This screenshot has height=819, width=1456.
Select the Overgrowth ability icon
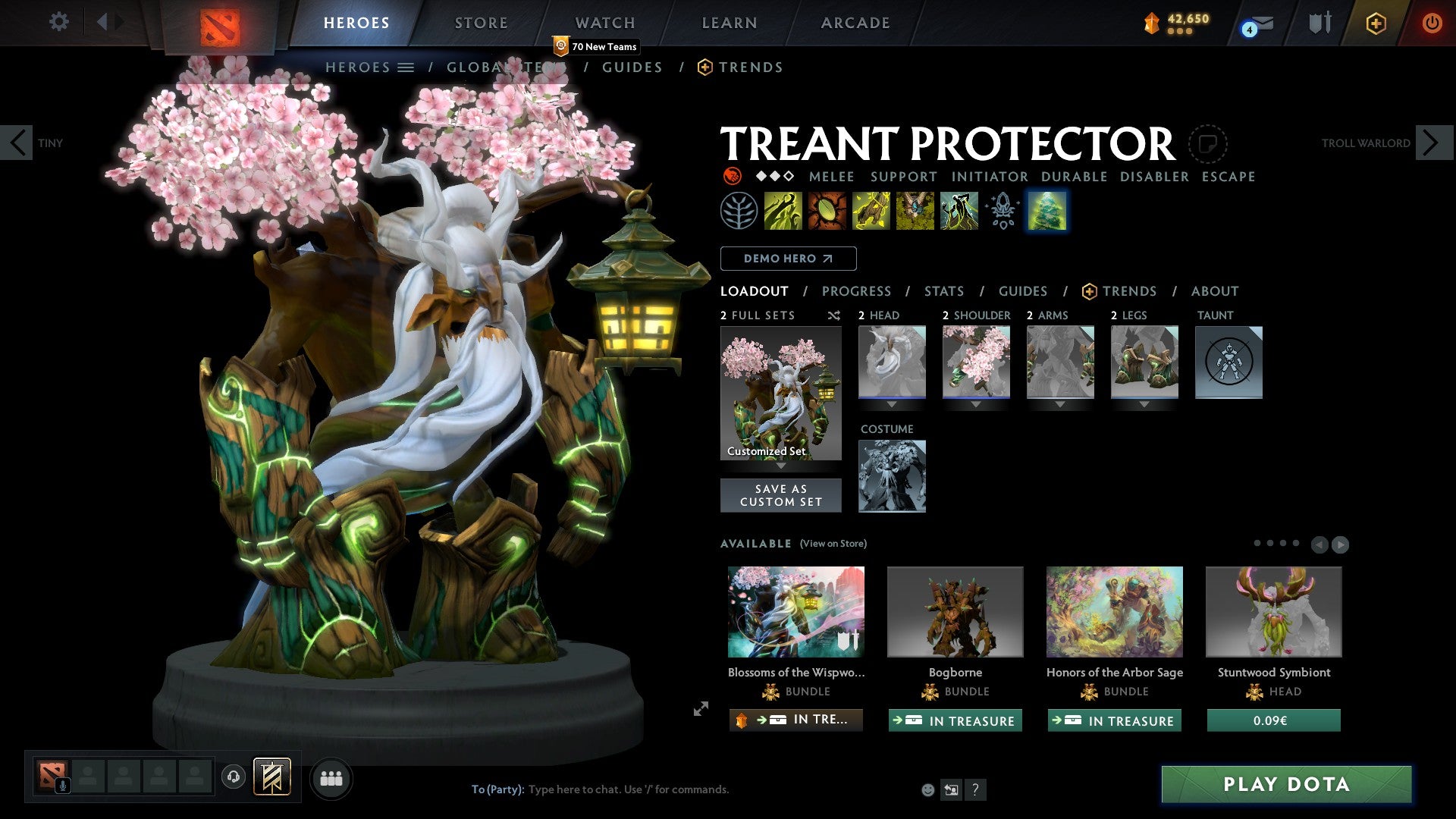(958, 210)
